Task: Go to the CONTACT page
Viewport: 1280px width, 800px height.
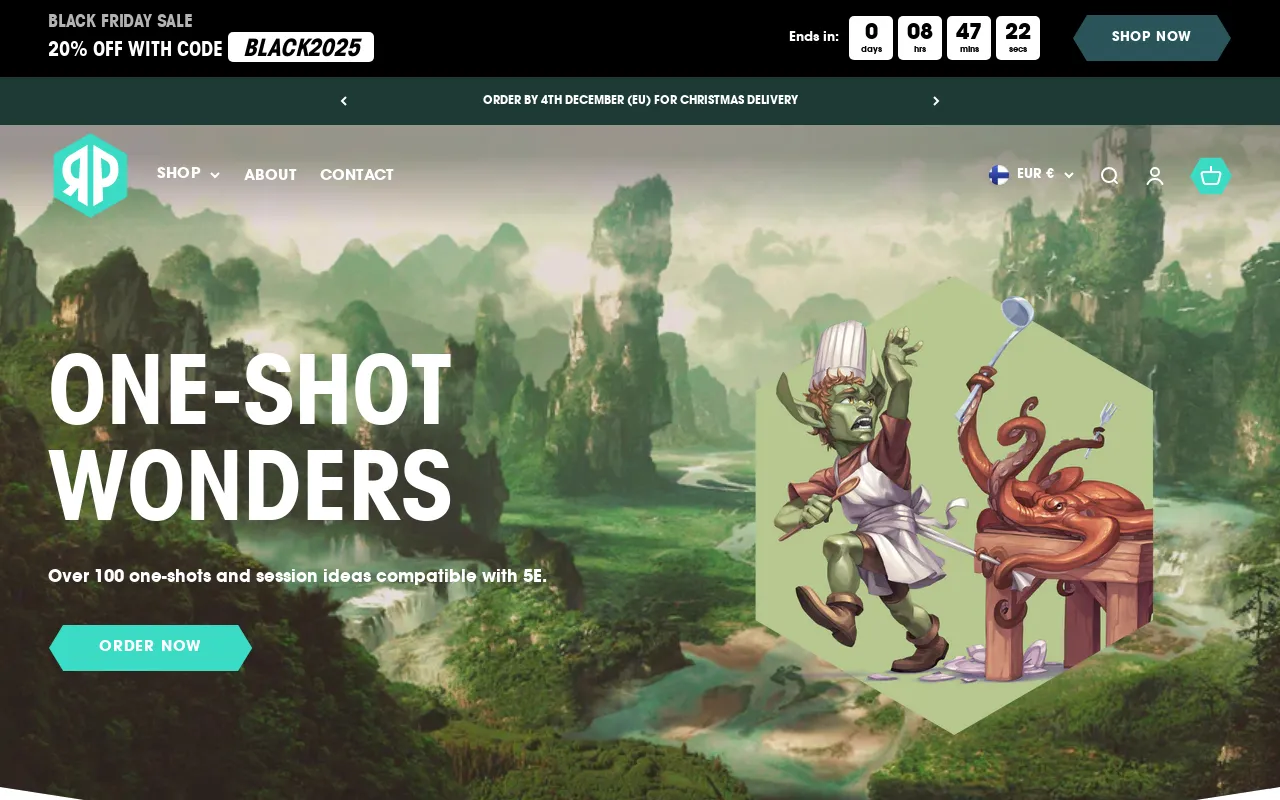Action: click(x=356, y=175)
